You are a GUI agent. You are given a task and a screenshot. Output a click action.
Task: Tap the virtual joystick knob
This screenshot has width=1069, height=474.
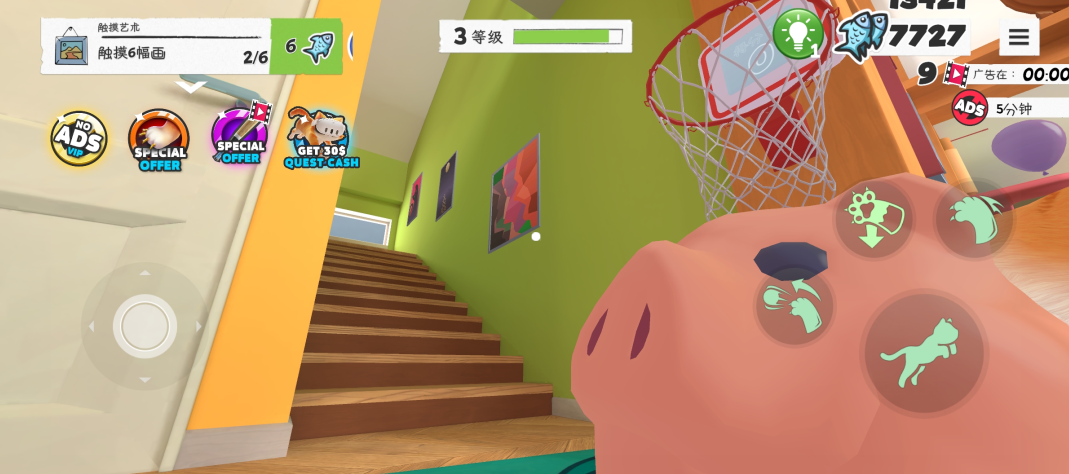point(145,326)
